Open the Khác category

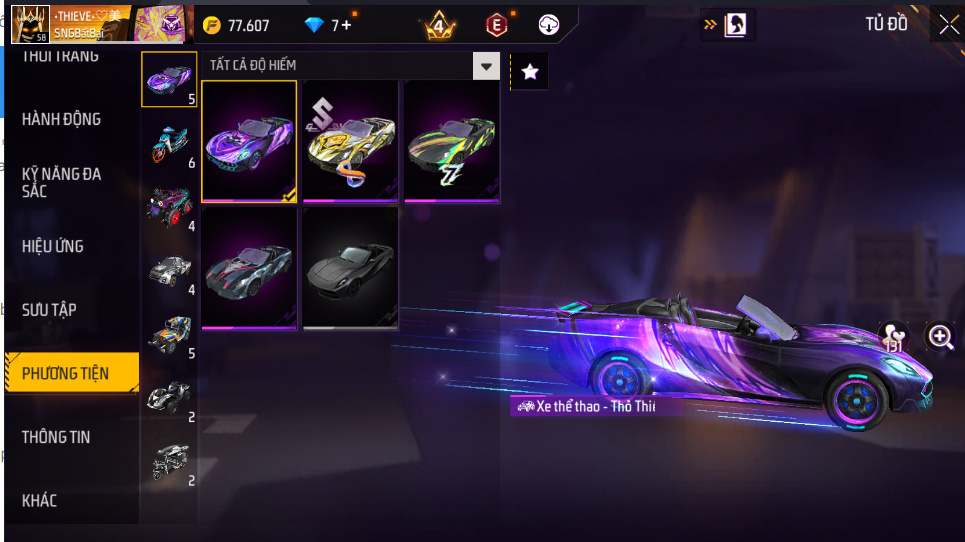[x=40, y=500]
